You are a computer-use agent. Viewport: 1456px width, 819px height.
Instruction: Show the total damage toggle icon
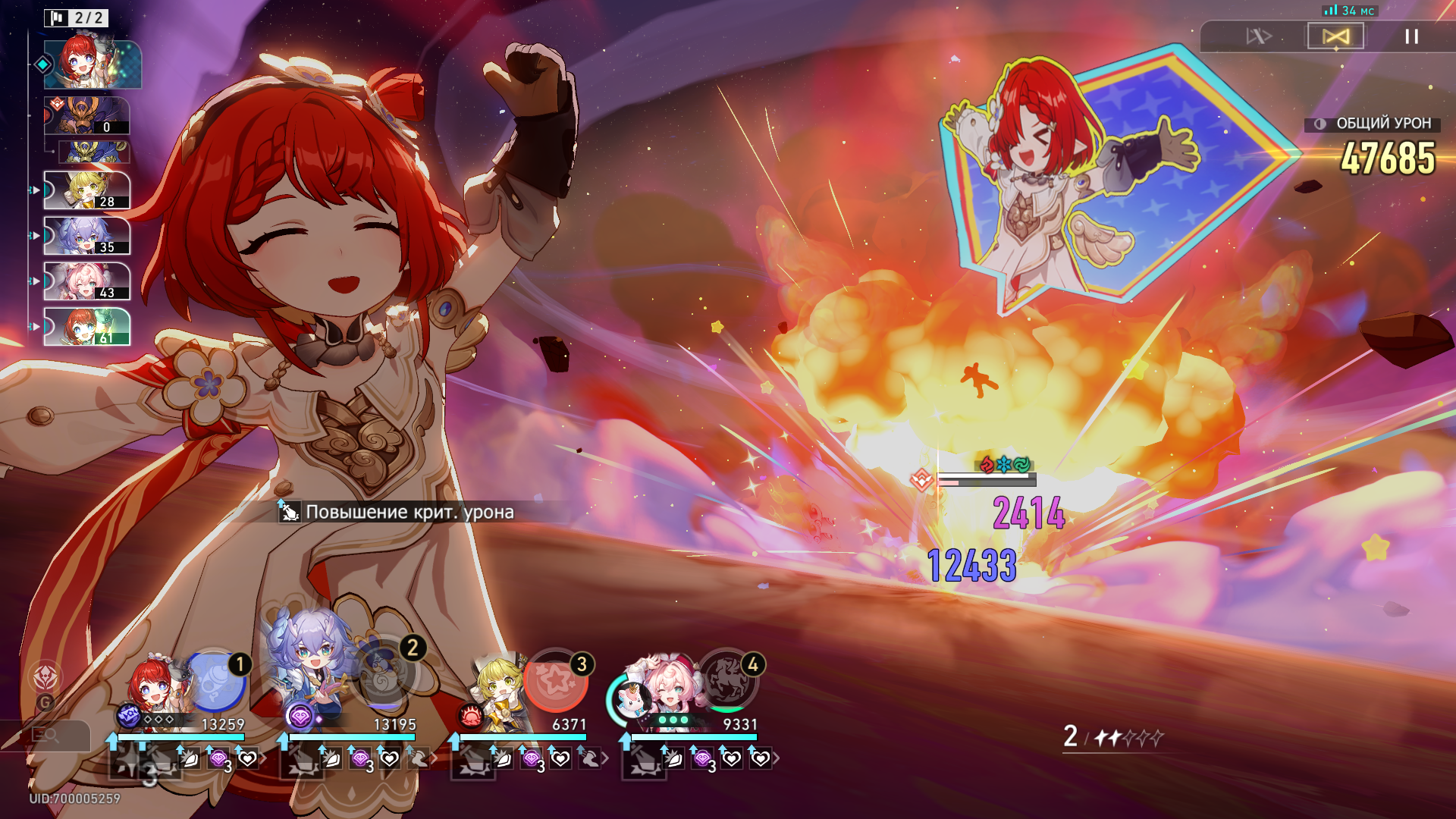(x=1320, y=124)
